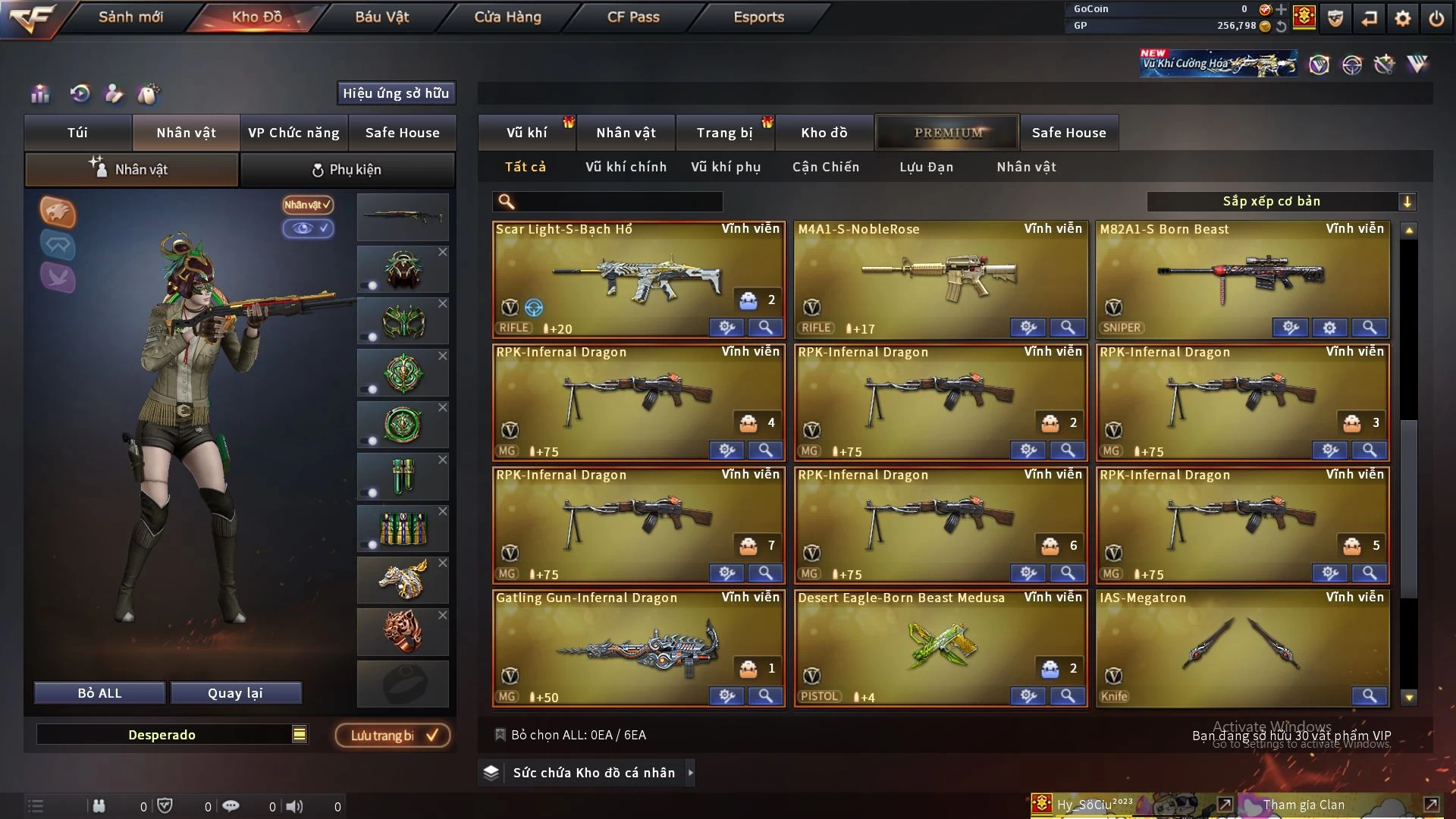The height and width of the screenshot is (819, 1456).
Task: Filter by Vũ khí chính category
Action: coord(626,167)
